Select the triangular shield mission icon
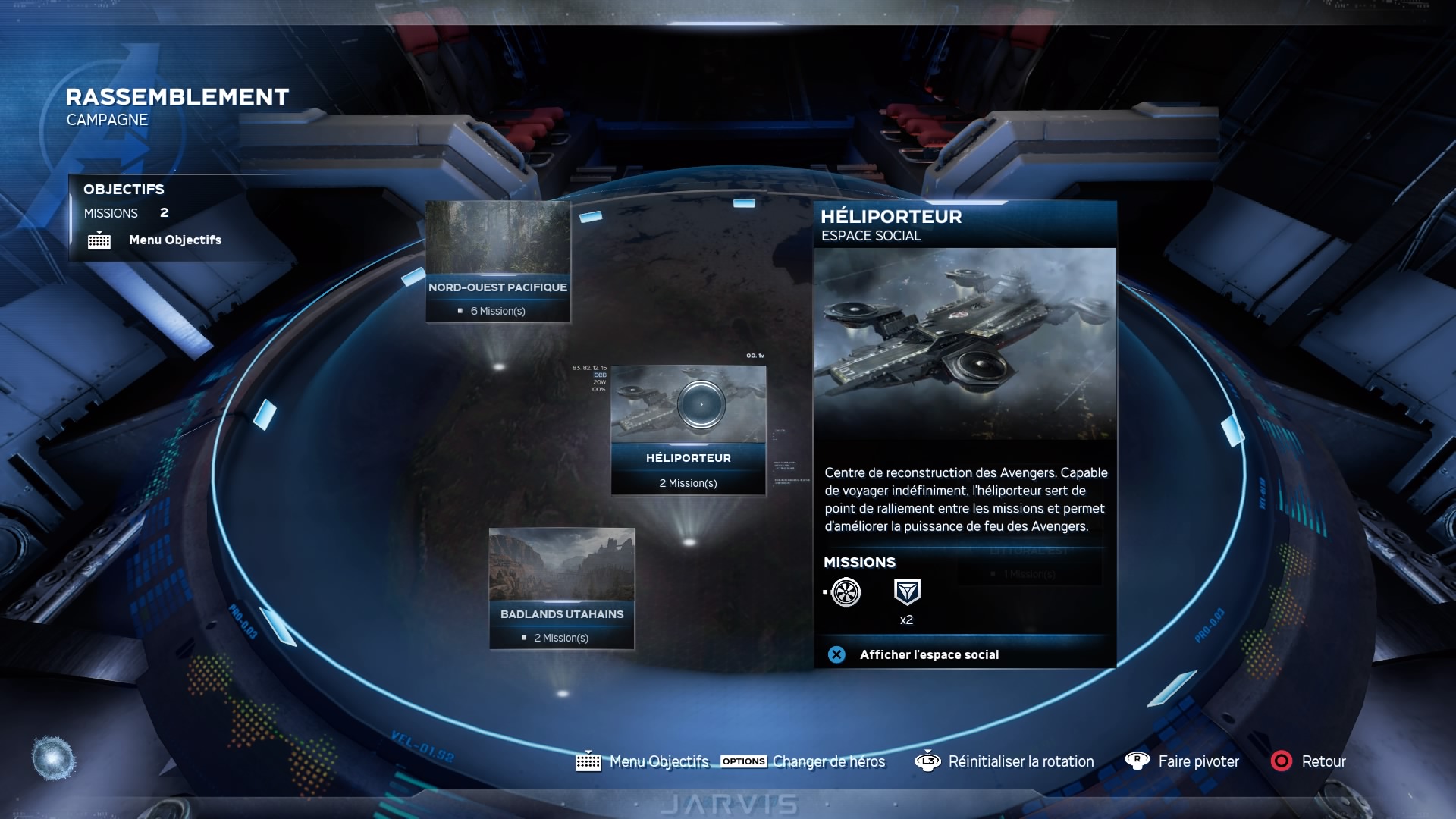Image resolution: width=1456 pixels, height=819 pixels. tap(907, 592)
